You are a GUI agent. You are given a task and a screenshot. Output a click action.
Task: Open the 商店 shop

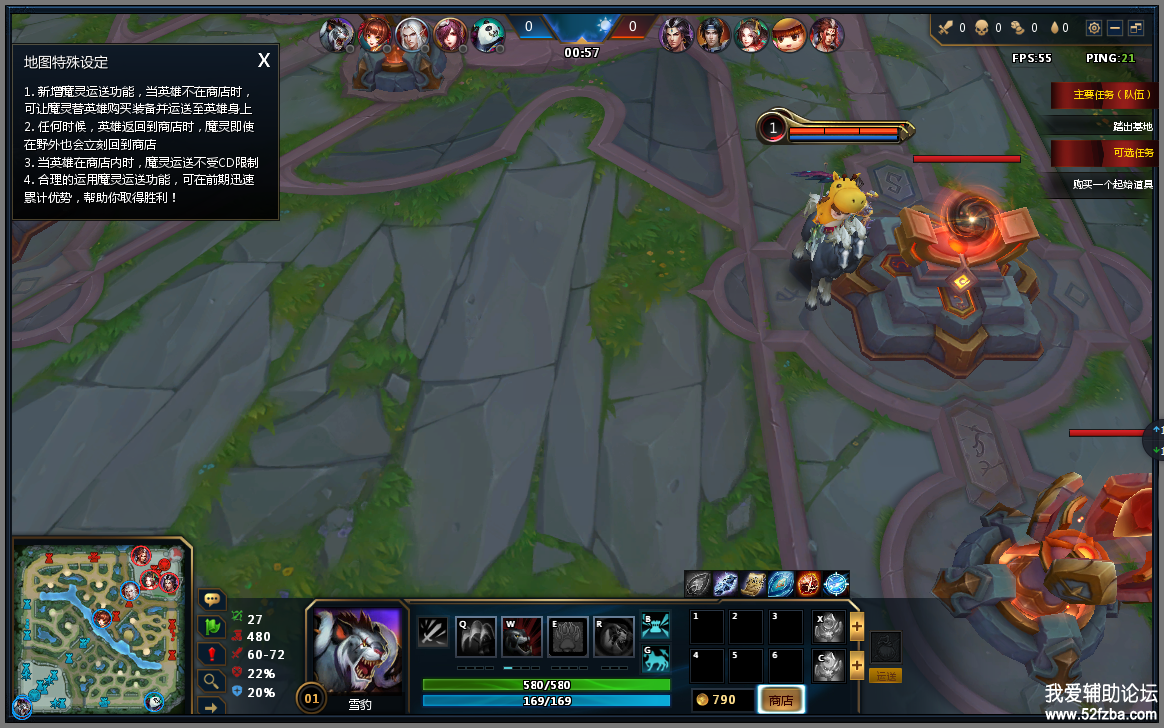click(x=781, y=700)
